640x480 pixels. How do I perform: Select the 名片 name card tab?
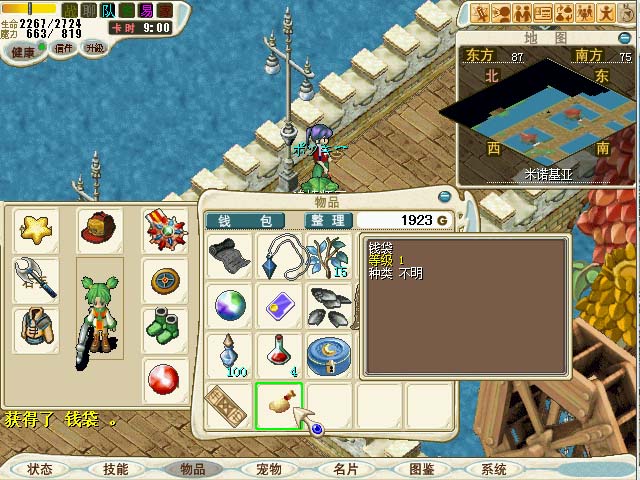345,469
